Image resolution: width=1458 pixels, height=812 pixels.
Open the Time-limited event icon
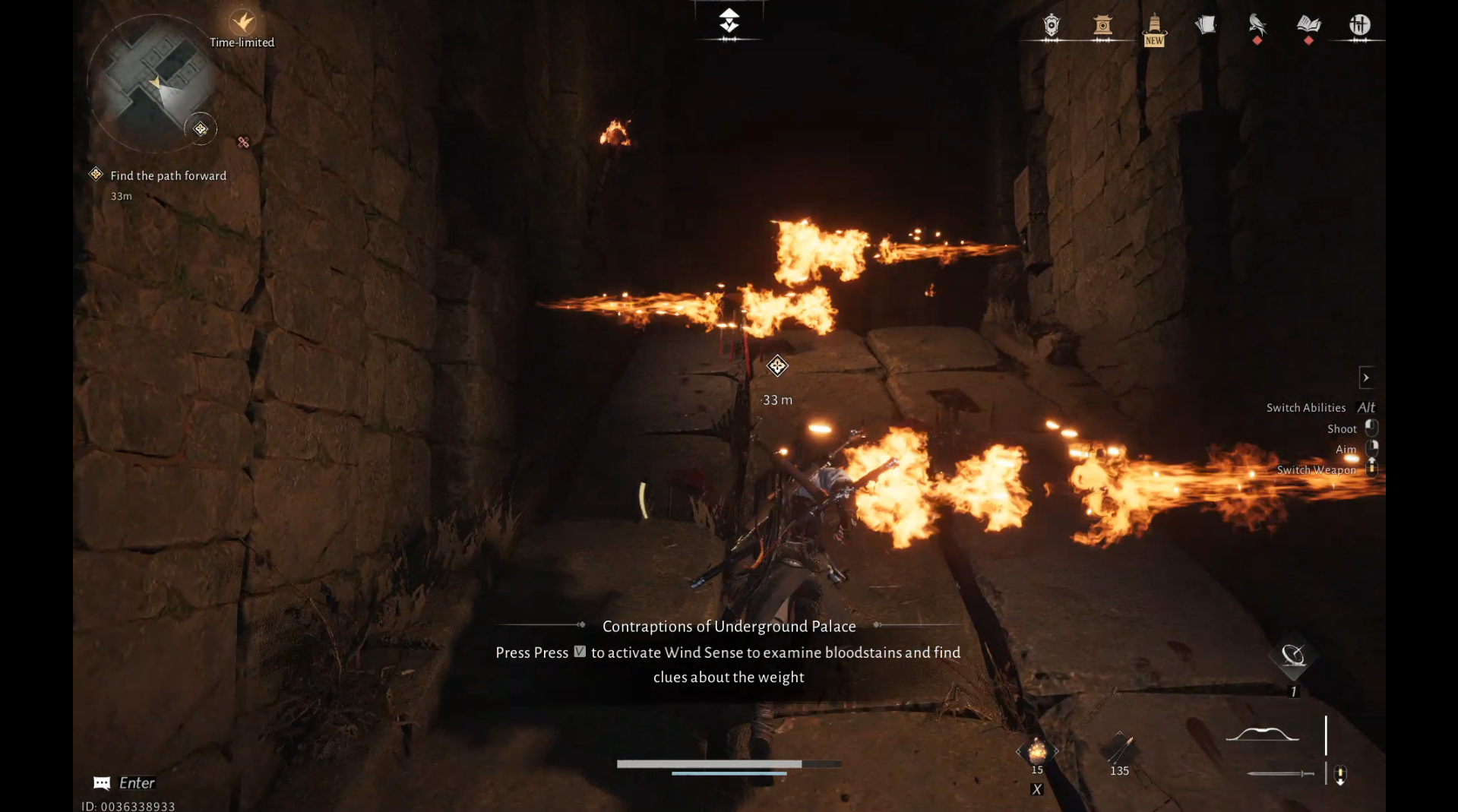pyautogui.click(x=242, y=24)
